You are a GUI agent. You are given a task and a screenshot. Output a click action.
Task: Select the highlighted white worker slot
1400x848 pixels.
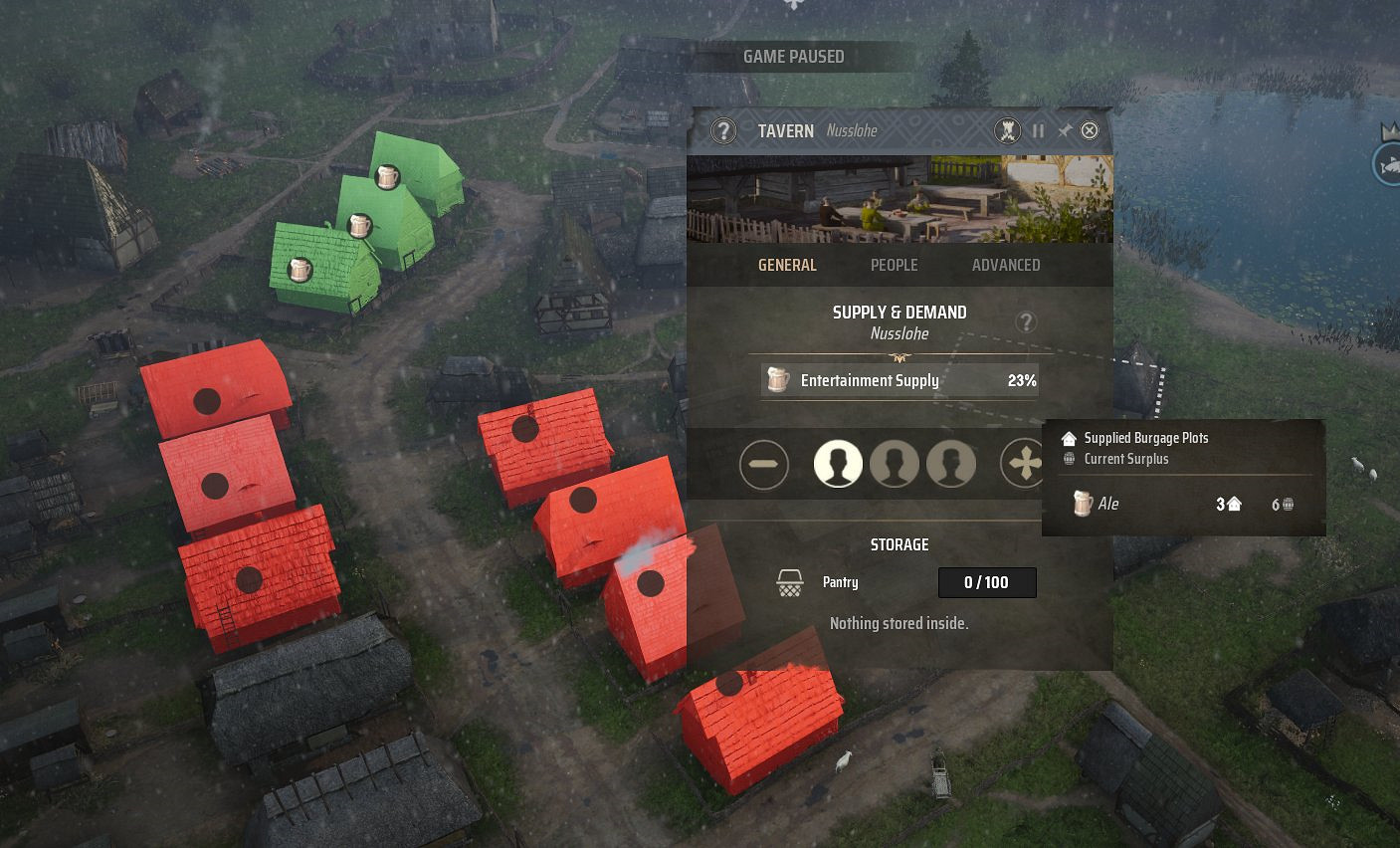(x=838, y=465)
